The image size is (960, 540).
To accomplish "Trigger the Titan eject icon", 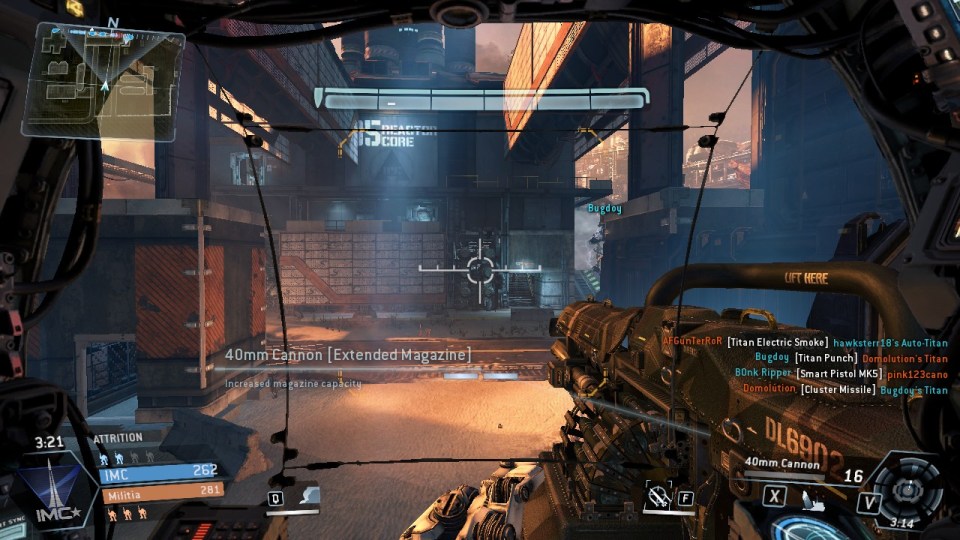I will click(x=806, y=495).
